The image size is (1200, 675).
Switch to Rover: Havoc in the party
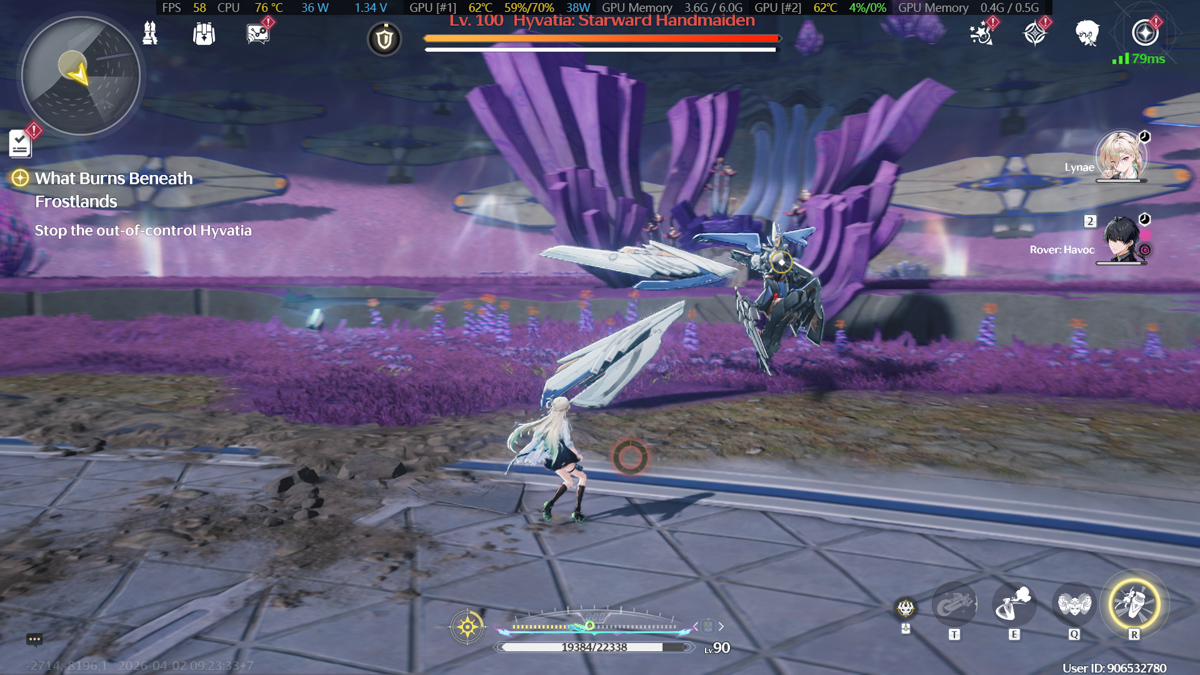[x=1122, y=238]
